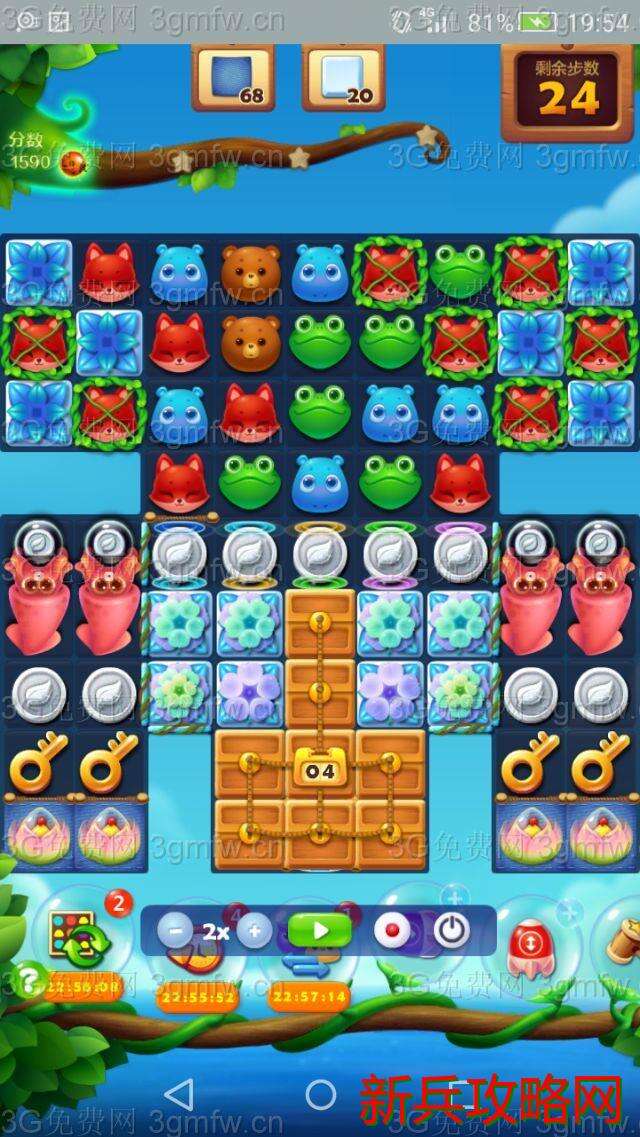Increase speed with the plus button
This screenshot has height=1137, width=640.
coord(253,931)
